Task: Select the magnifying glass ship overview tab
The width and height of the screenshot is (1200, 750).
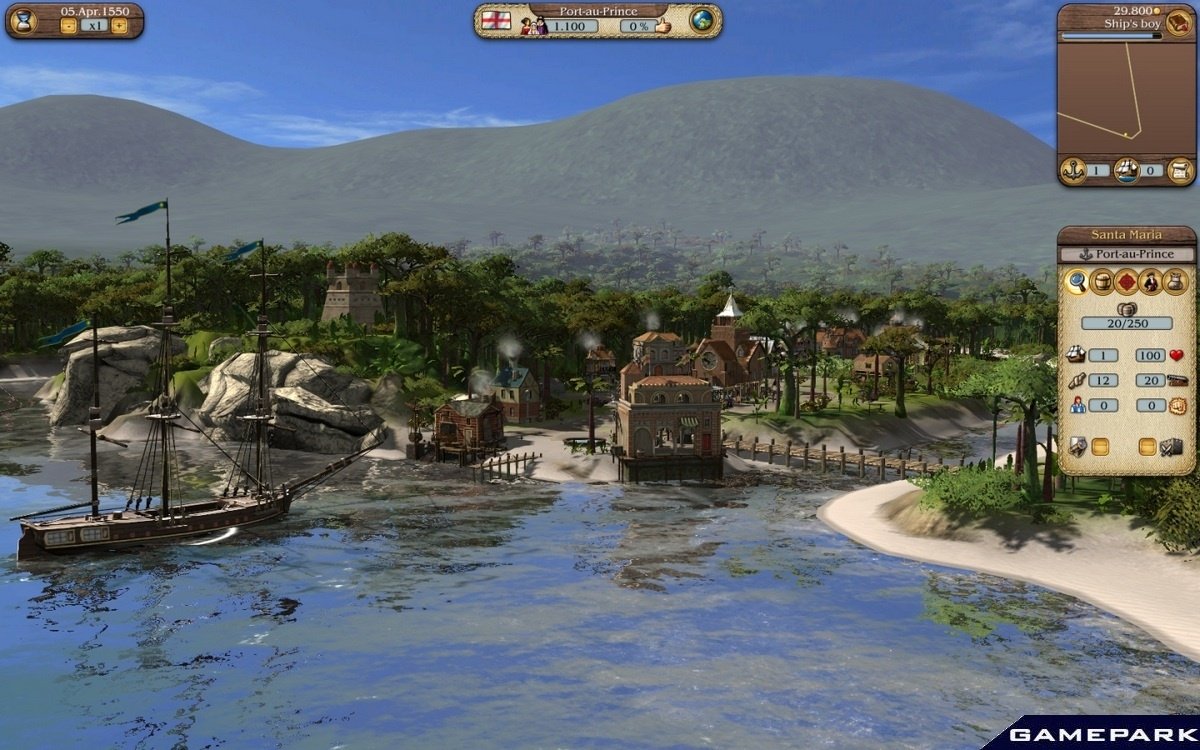Action: (x=1077, y=282)
